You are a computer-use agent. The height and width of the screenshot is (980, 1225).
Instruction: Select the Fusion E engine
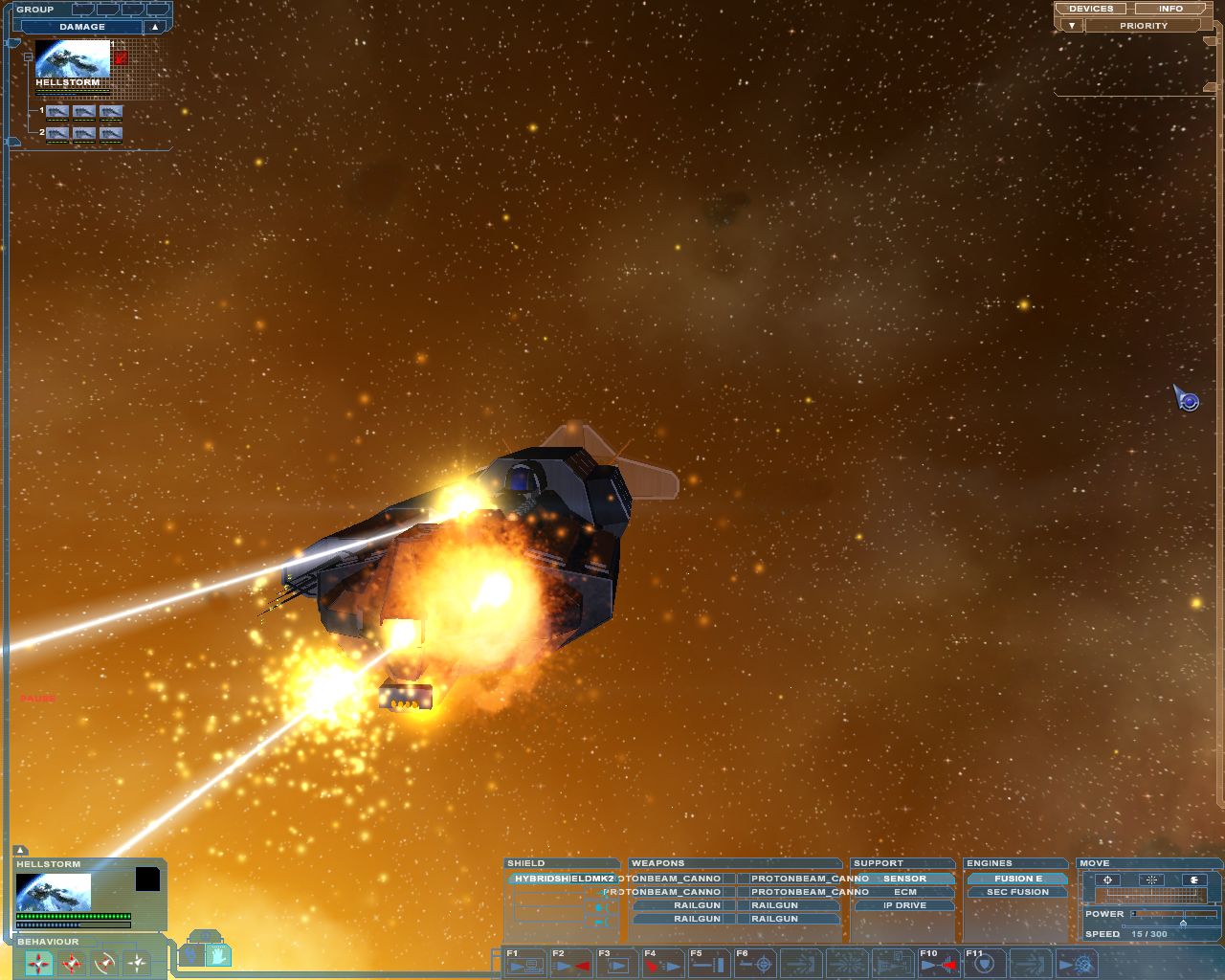[1017, 879]
